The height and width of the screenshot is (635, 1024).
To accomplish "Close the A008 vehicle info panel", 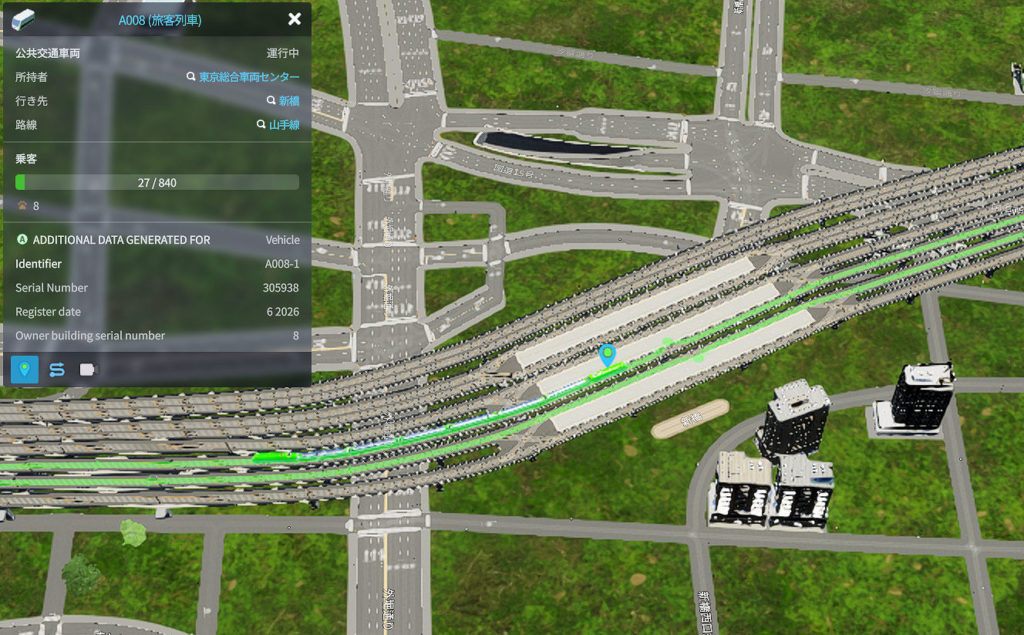I will pyautogui.click(x=294, y=19).
